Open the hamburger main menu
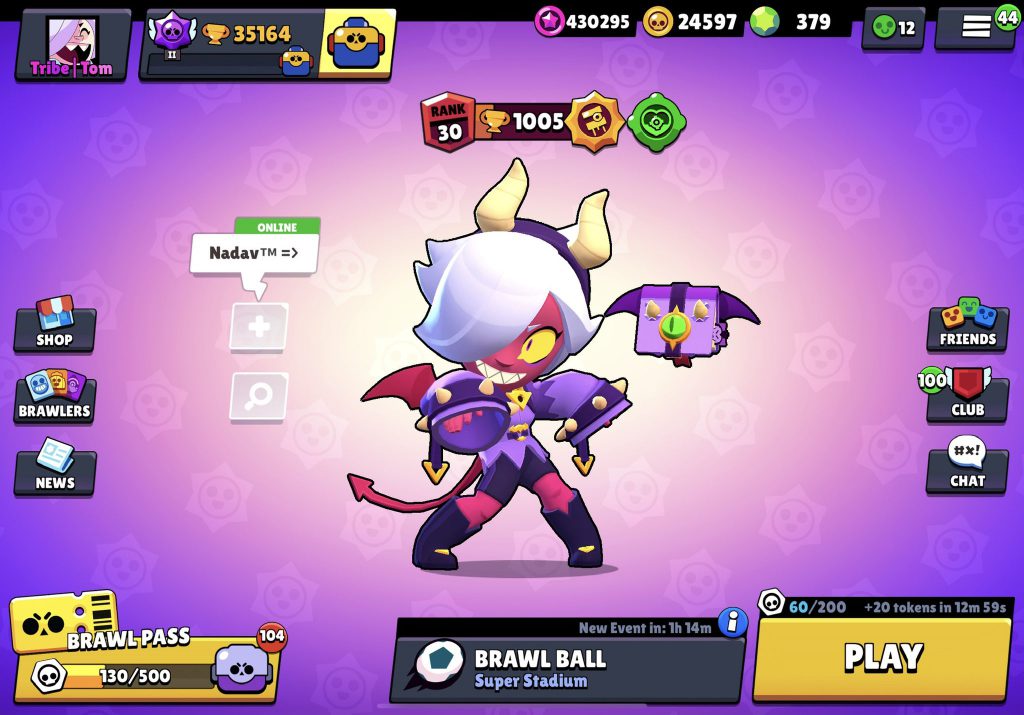Screen dimensions: 1024x715 click(976, 27)
